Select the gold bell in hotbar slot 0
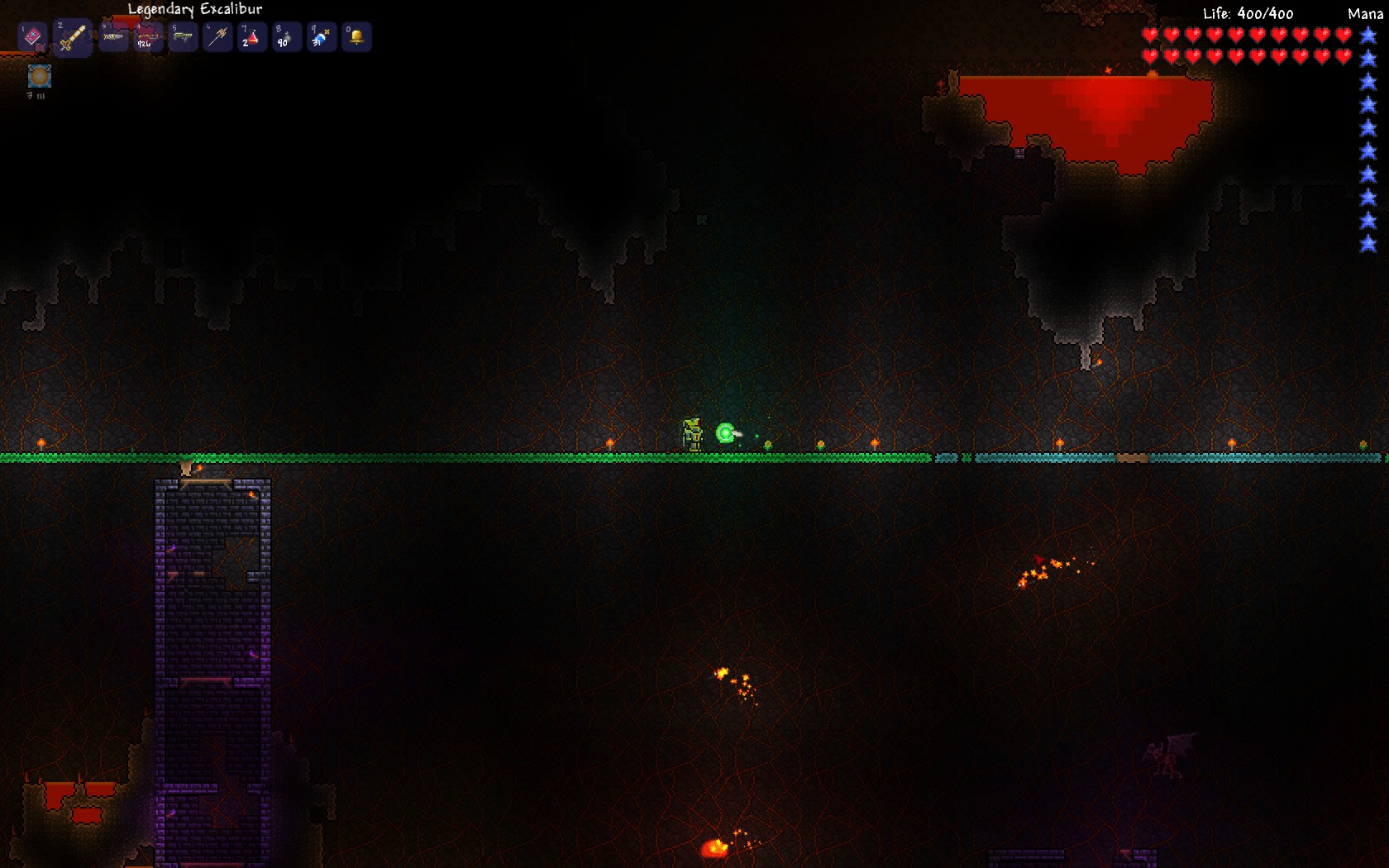This screenshot has width=1389, height=868. [357, 37]
